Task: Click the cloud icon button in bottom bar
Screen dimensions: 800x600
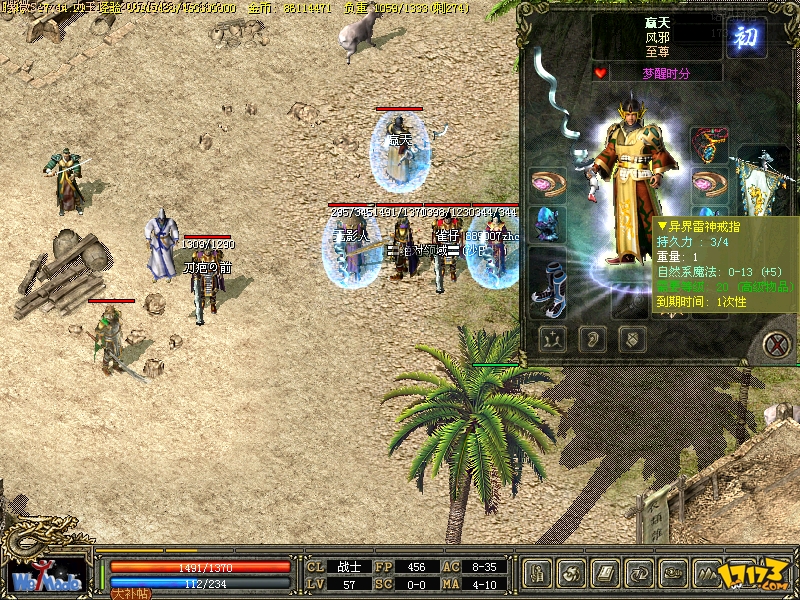Action: tap(673, 573)
